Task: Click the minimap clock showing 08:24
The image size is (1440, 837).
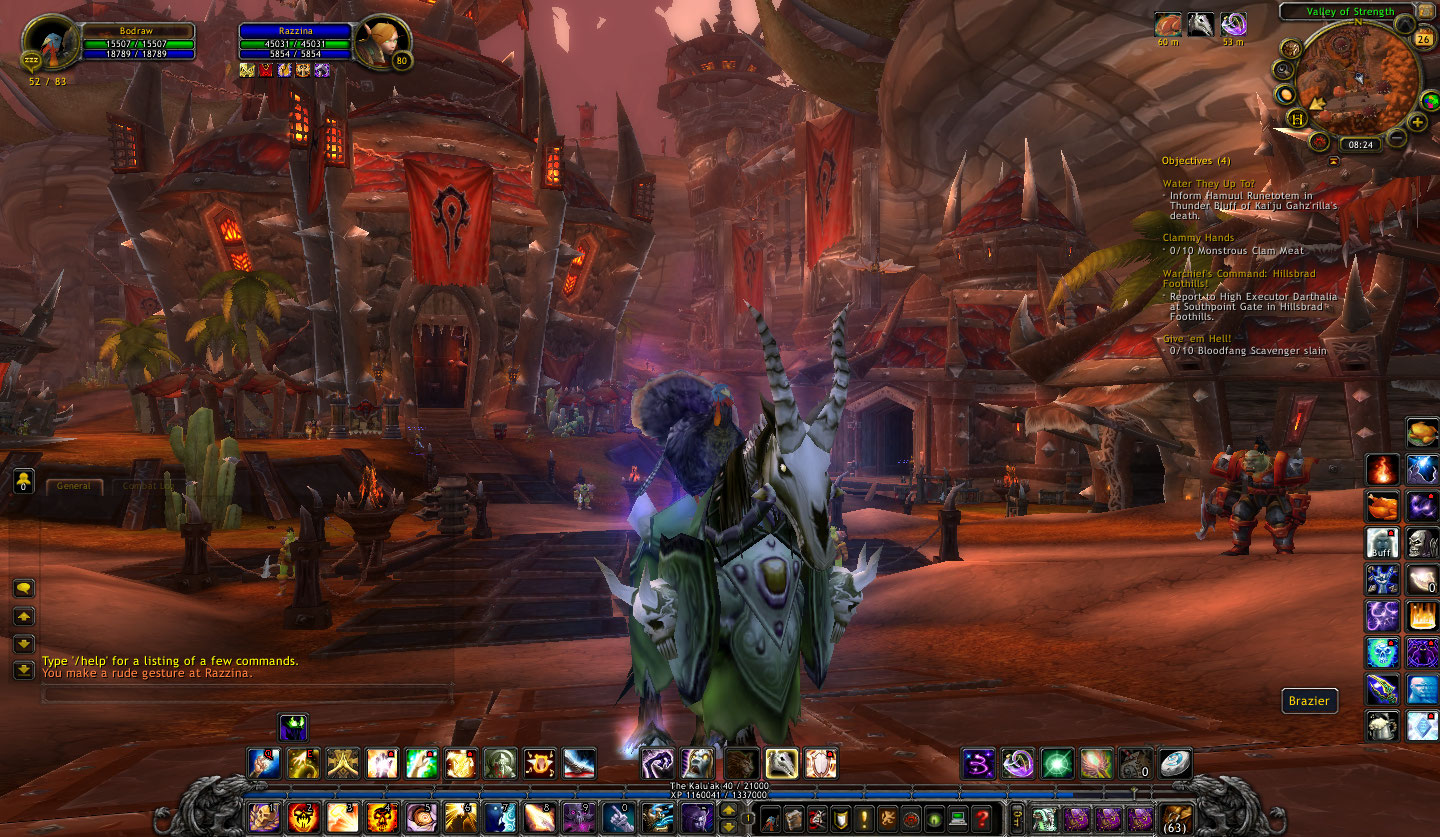Action: tap(1360, 144)
